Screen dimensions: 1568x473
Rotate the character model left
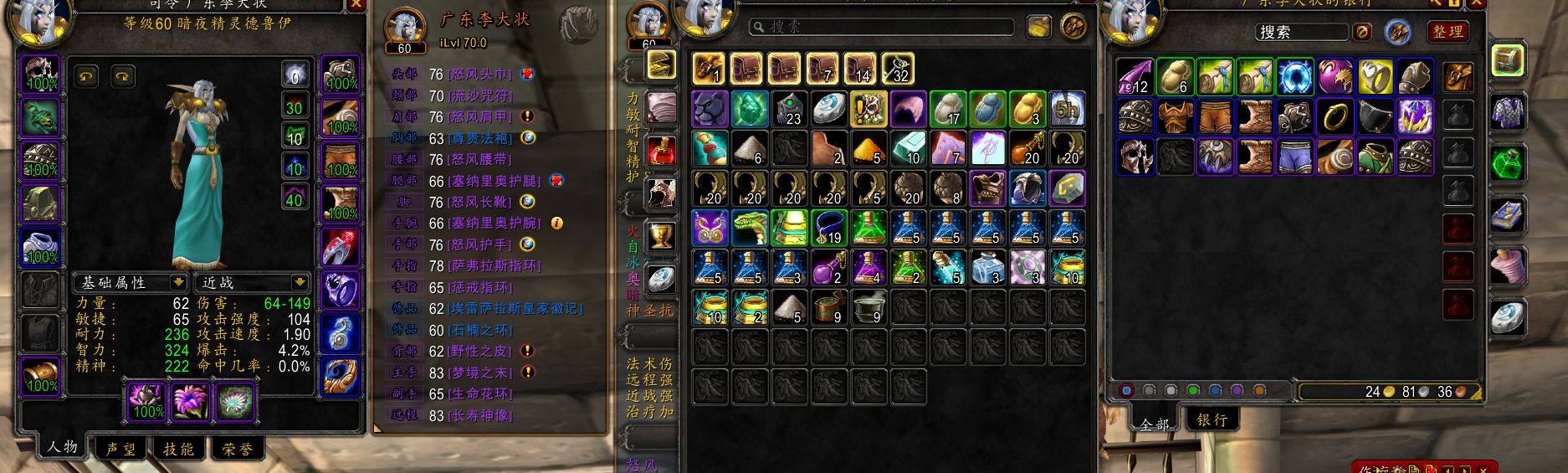pos(87,77)
